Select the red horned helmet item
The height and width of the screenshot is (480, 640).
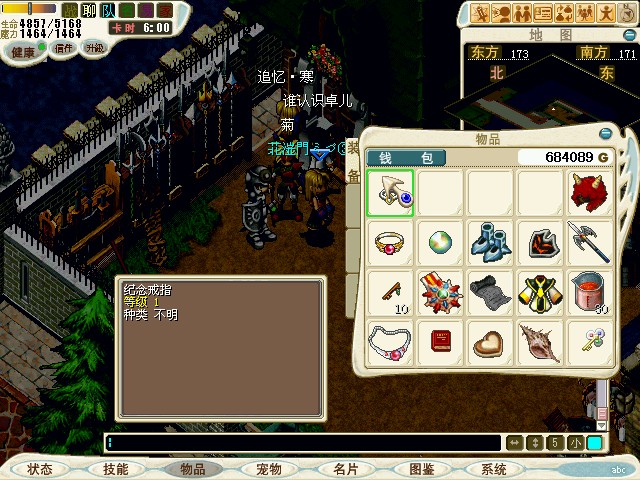(x=590, y=193)
